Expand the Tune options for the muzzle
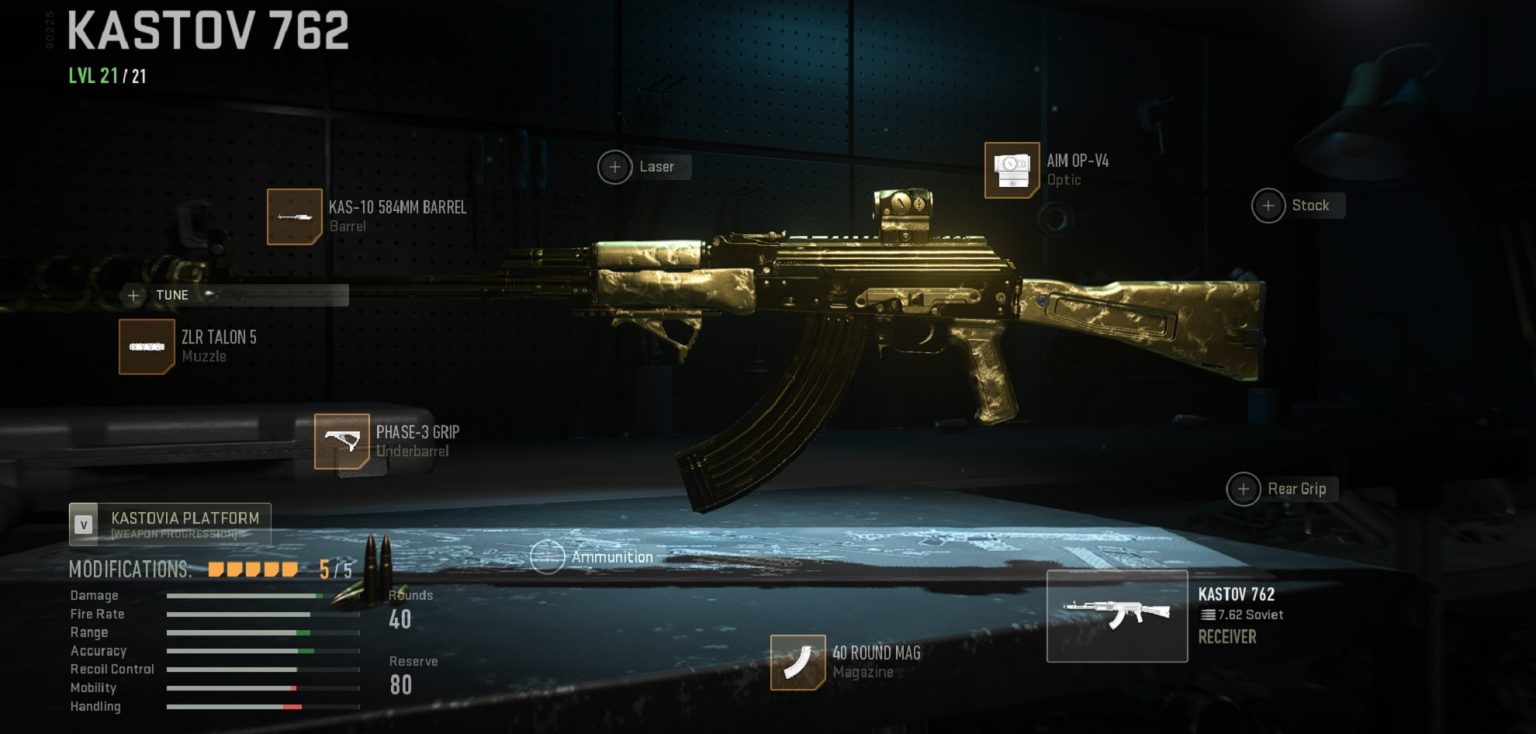This screenshot has height=734, width=1536. coord(133,295)
